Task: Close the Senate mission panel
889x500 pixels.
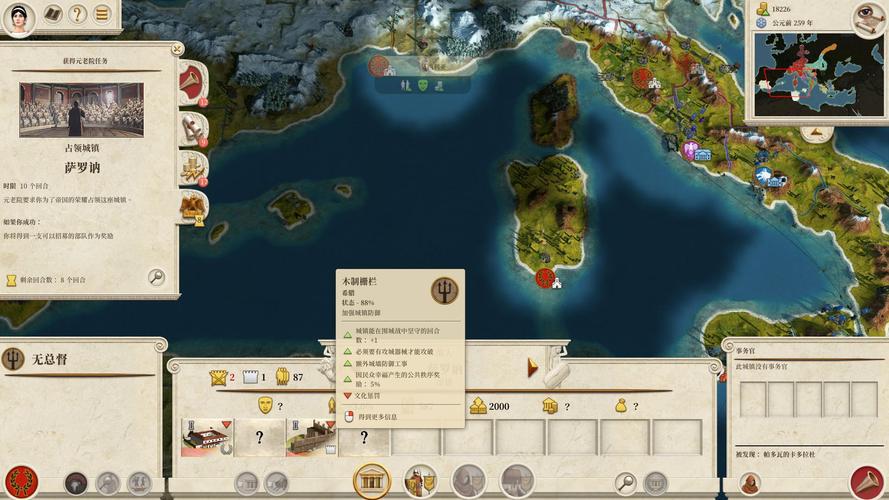Action: [177, 48]
